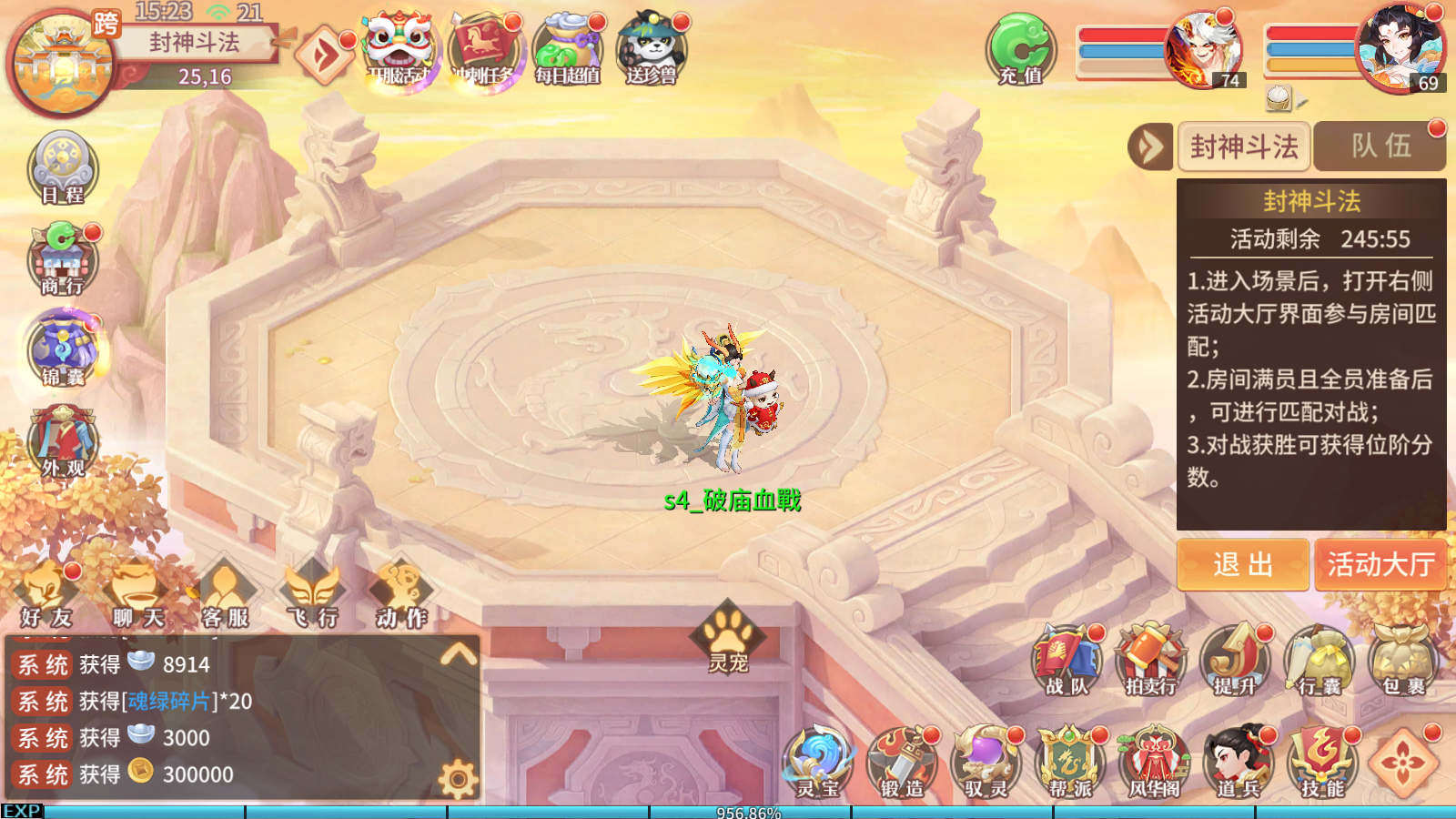The image size is (1456, 819).
Task: Click the EXP progress bar at bottom
Action: [x=728, y=810]
